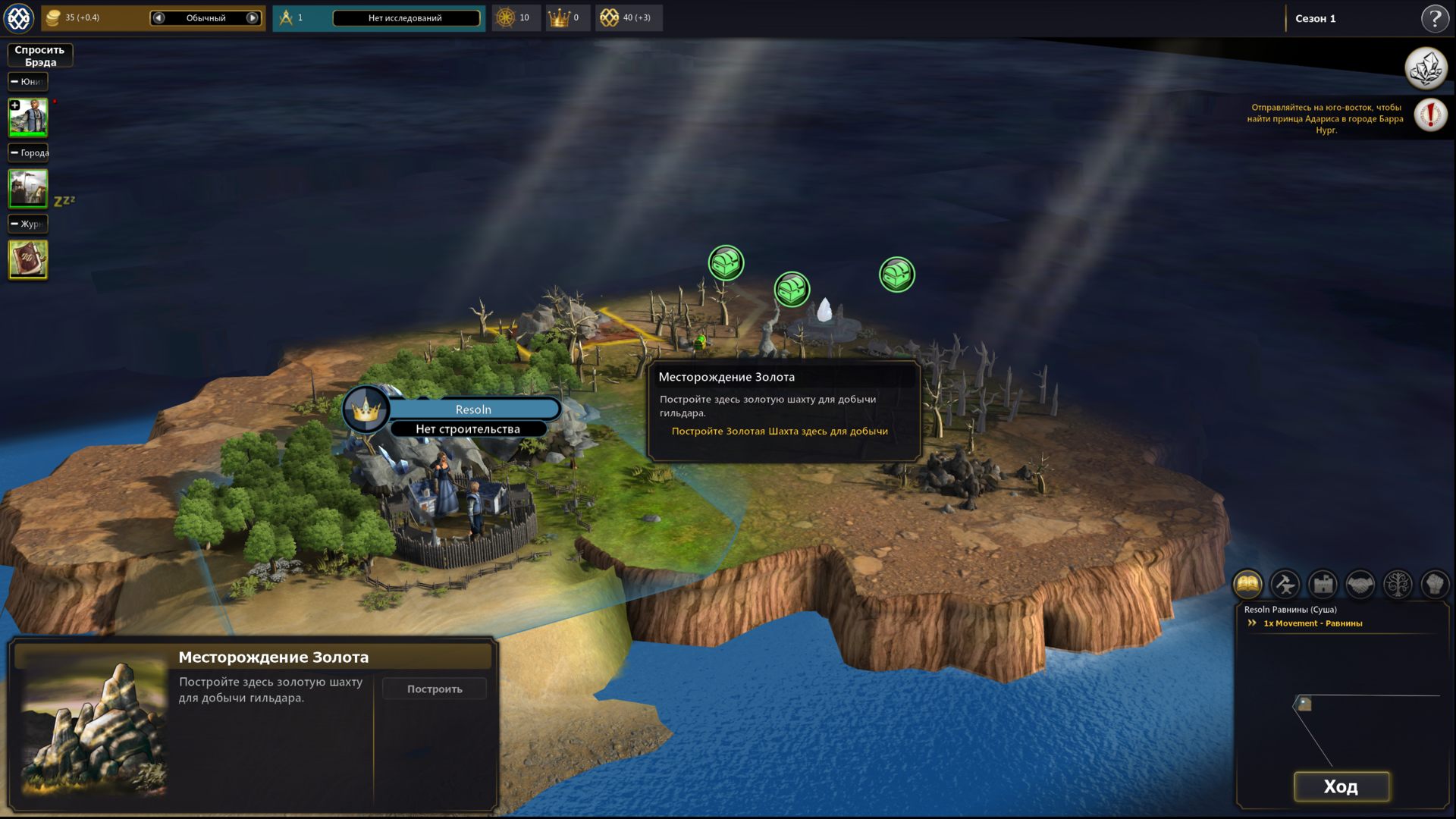End the turn with the Ход button
1456x819 pixels.
tap(1341, 786)
